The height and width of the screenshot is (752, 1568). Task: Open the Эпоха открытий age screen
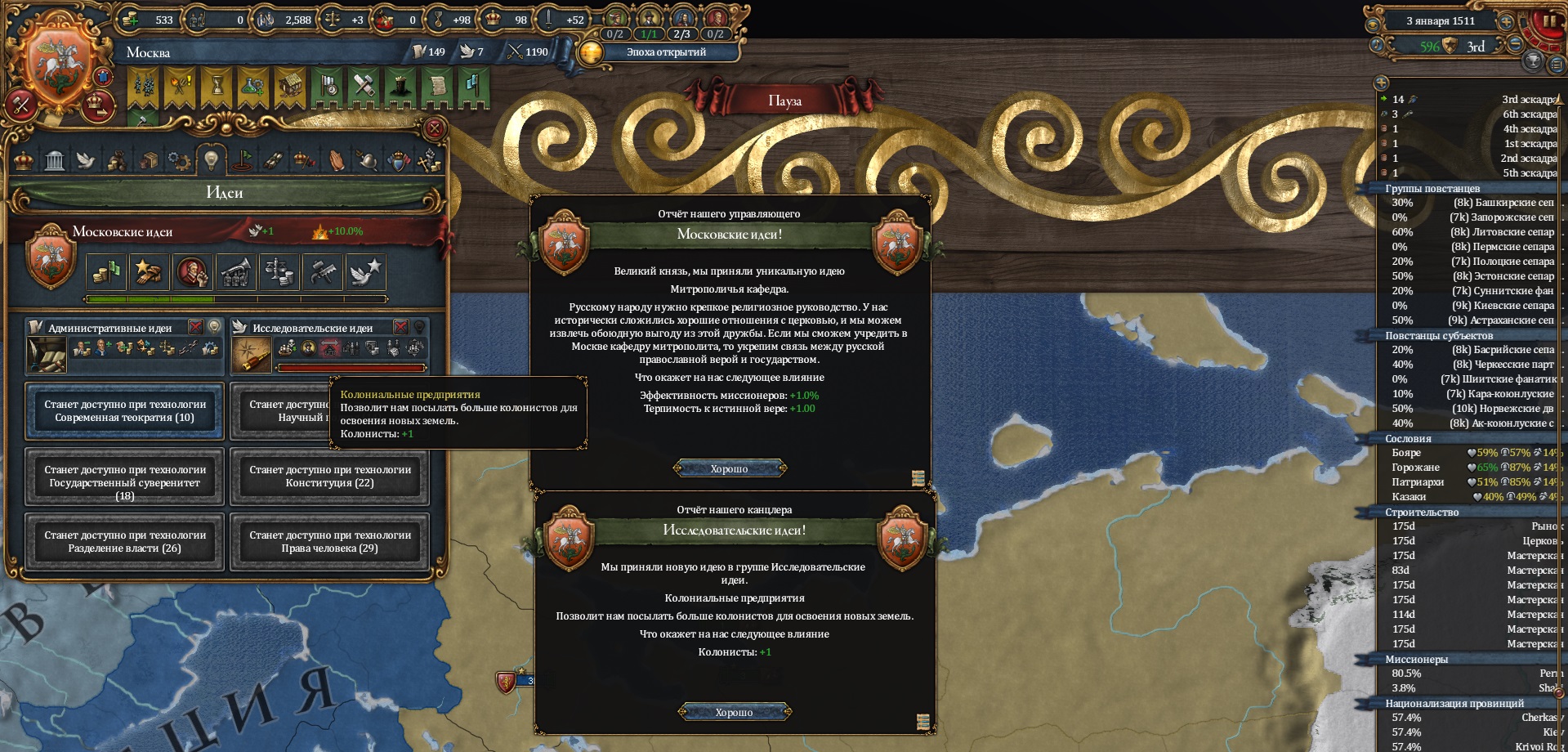click(665, 52)
